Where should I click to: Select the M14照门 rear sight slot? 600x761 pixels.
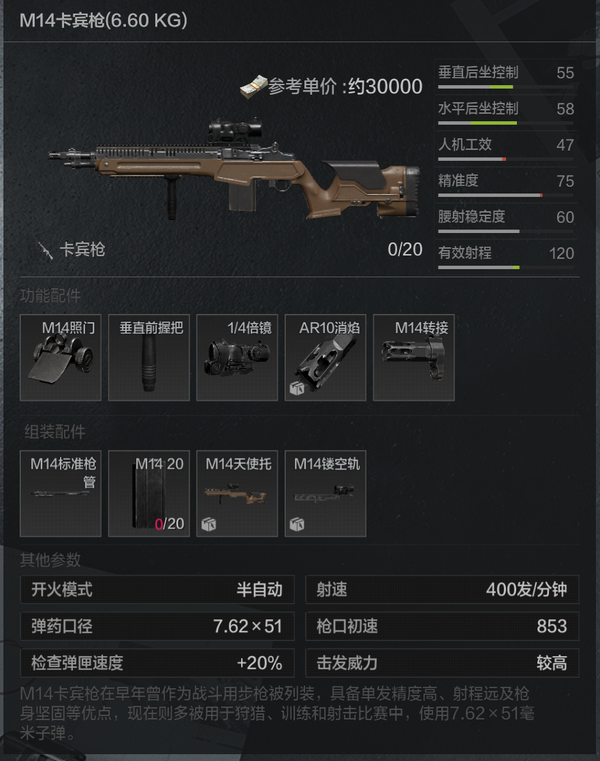point(61,358)
